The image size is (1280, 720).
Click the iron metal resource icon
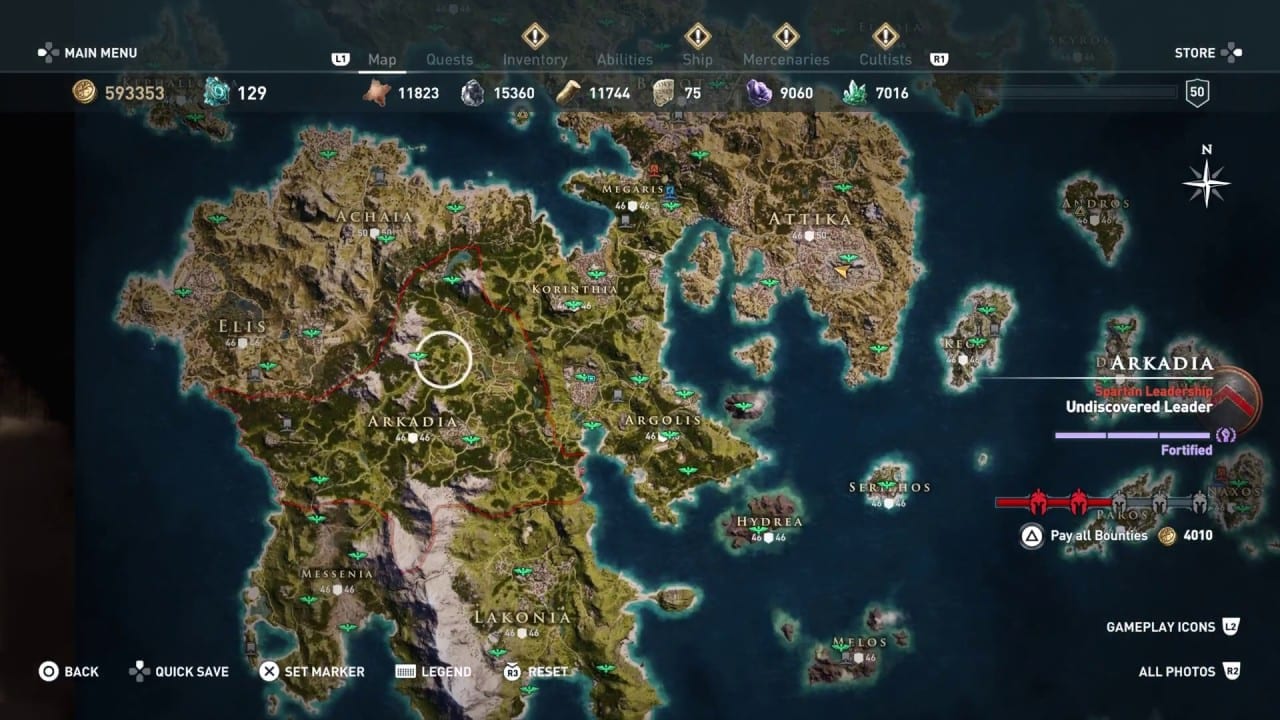(471, 92)
